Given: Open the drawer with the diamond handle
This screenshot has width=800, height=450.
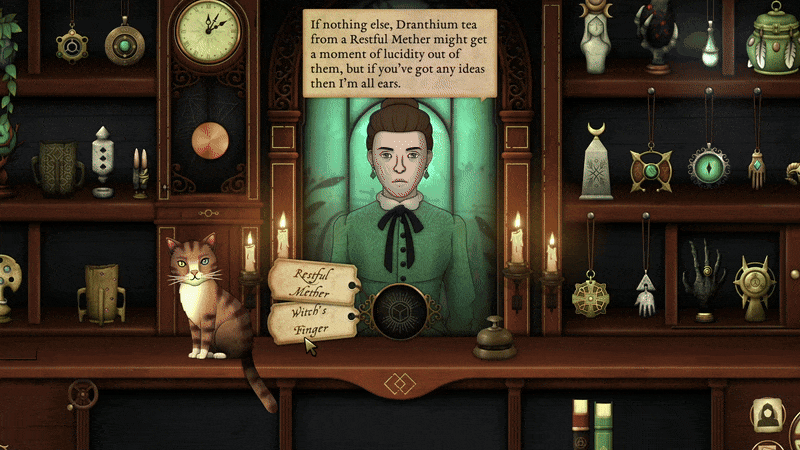Looking at the screenshot, I should [400, 381].
